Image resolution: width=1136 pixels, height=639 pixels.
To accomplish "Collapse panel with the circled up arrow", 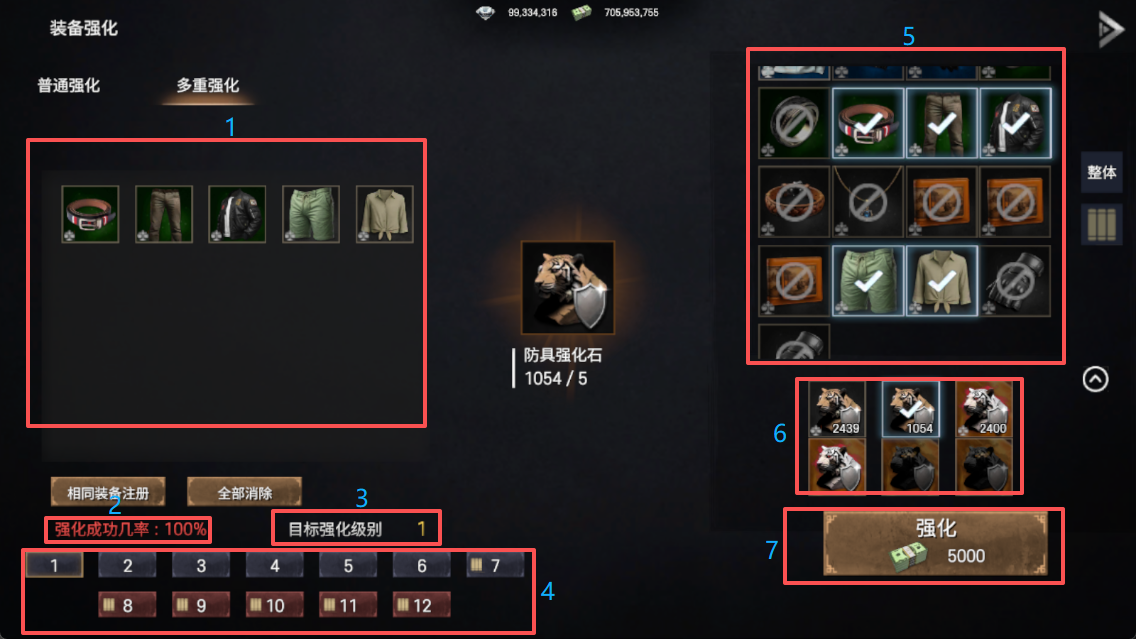I will click(x=1096, y=380).
